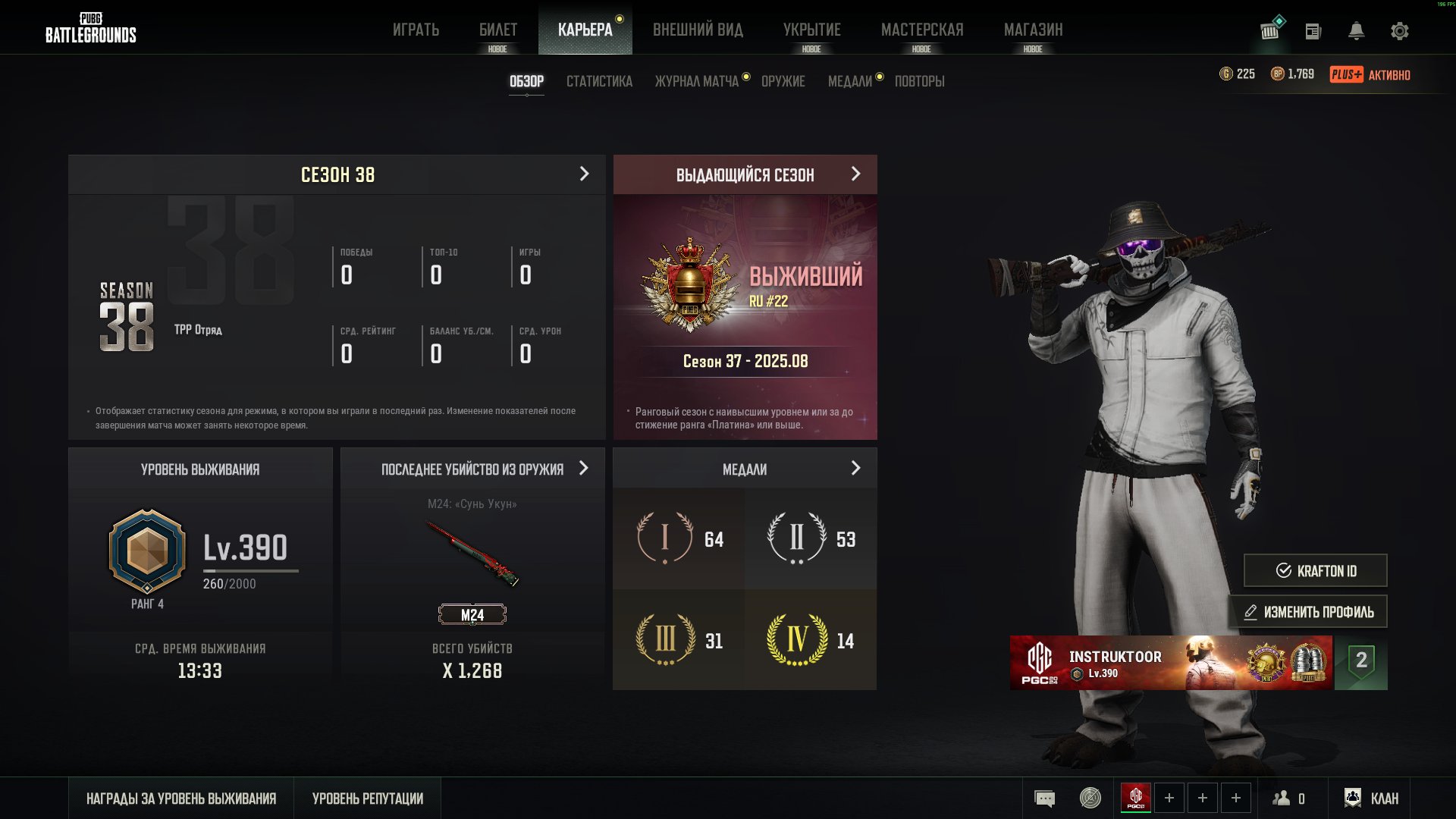Select the СТАТИСТИКА sub-tab
The height and width of the screenshot is (819, 1456).
coord(599,81)
